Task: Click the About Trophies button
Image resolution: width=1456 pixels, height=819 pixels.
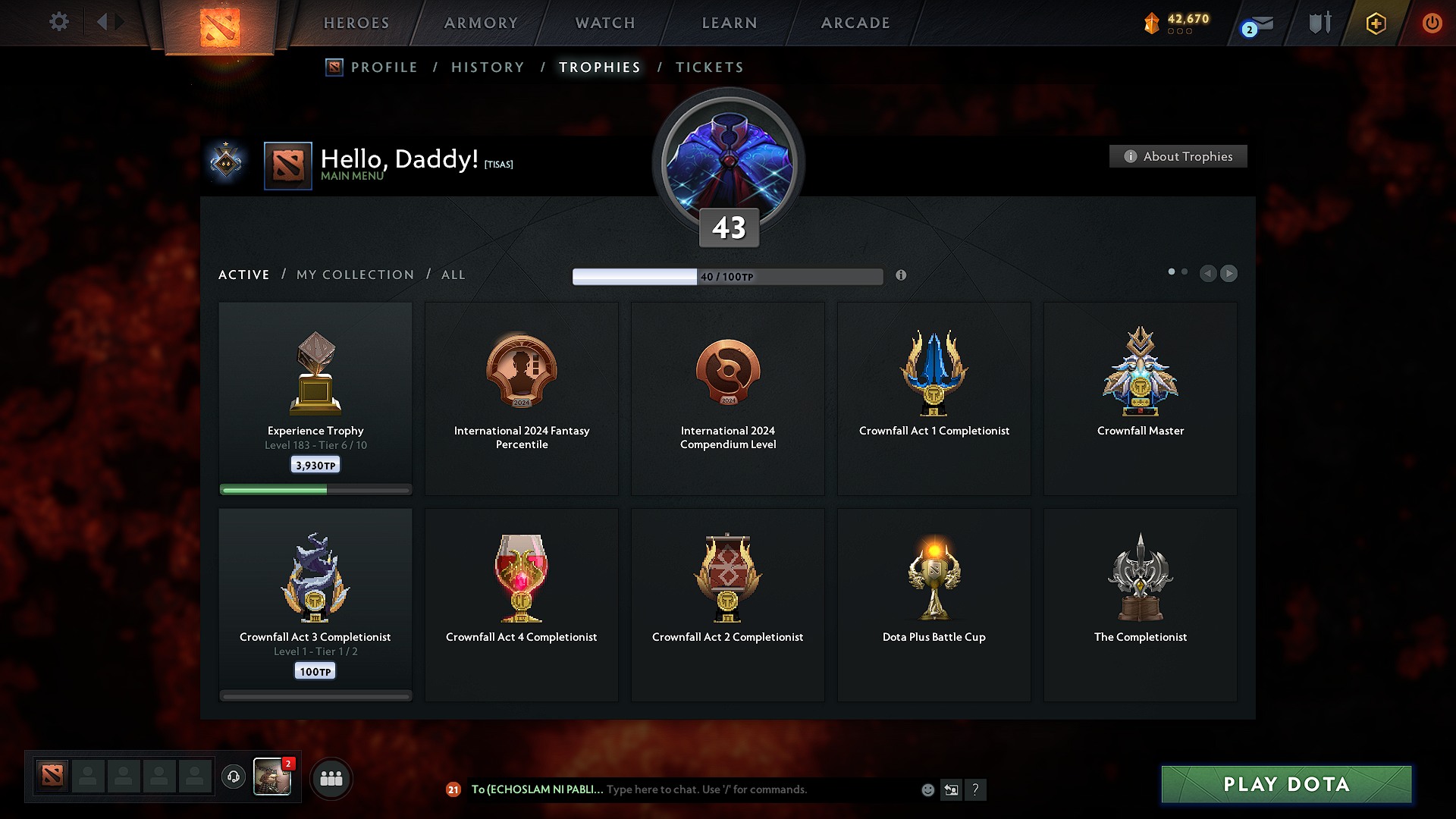Action: tap(1178, 156)
